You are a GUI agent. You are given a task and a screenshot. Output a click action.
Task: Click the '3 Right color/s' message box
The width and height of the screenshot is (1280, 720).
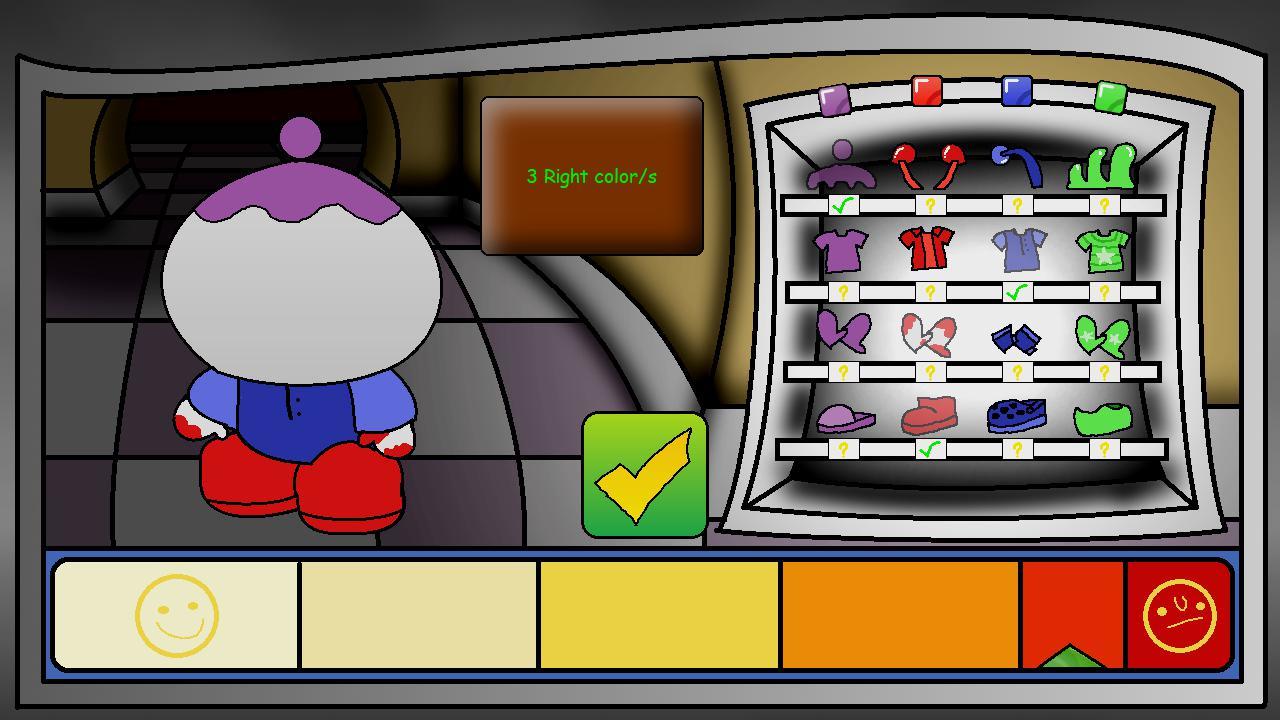click(x=591, y=176)
